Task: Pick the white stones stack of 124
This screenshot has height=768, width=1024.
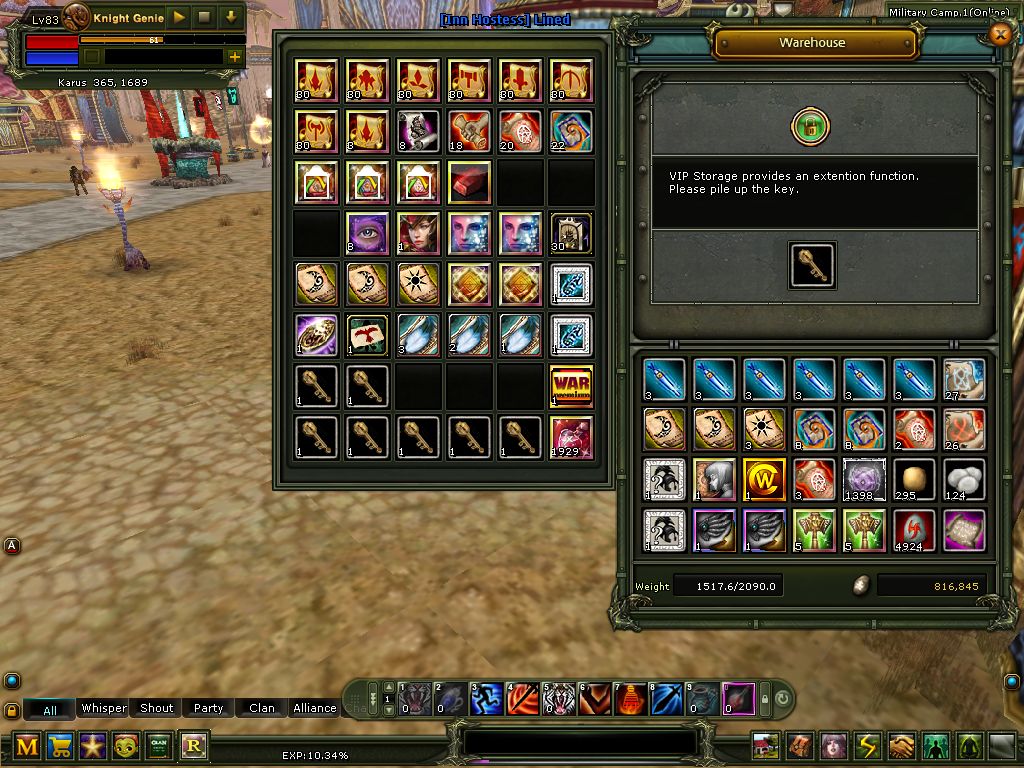Action: [x=965, y=479]
